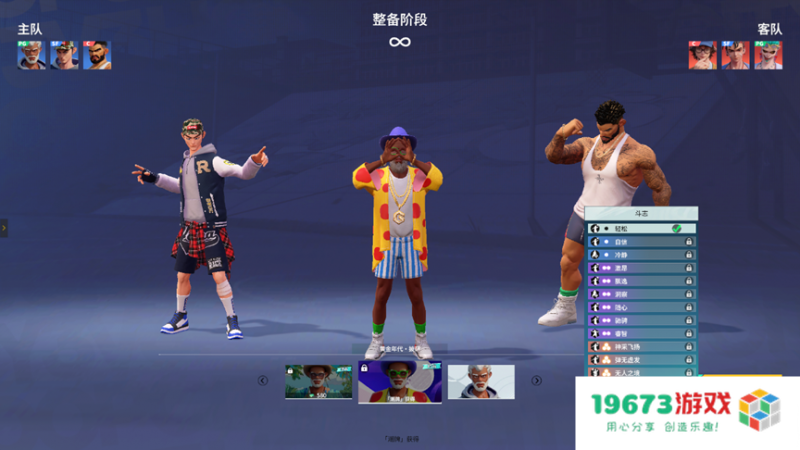Select the away team's gray-haired player portrait
800x450 pixels.
(768, 55)
